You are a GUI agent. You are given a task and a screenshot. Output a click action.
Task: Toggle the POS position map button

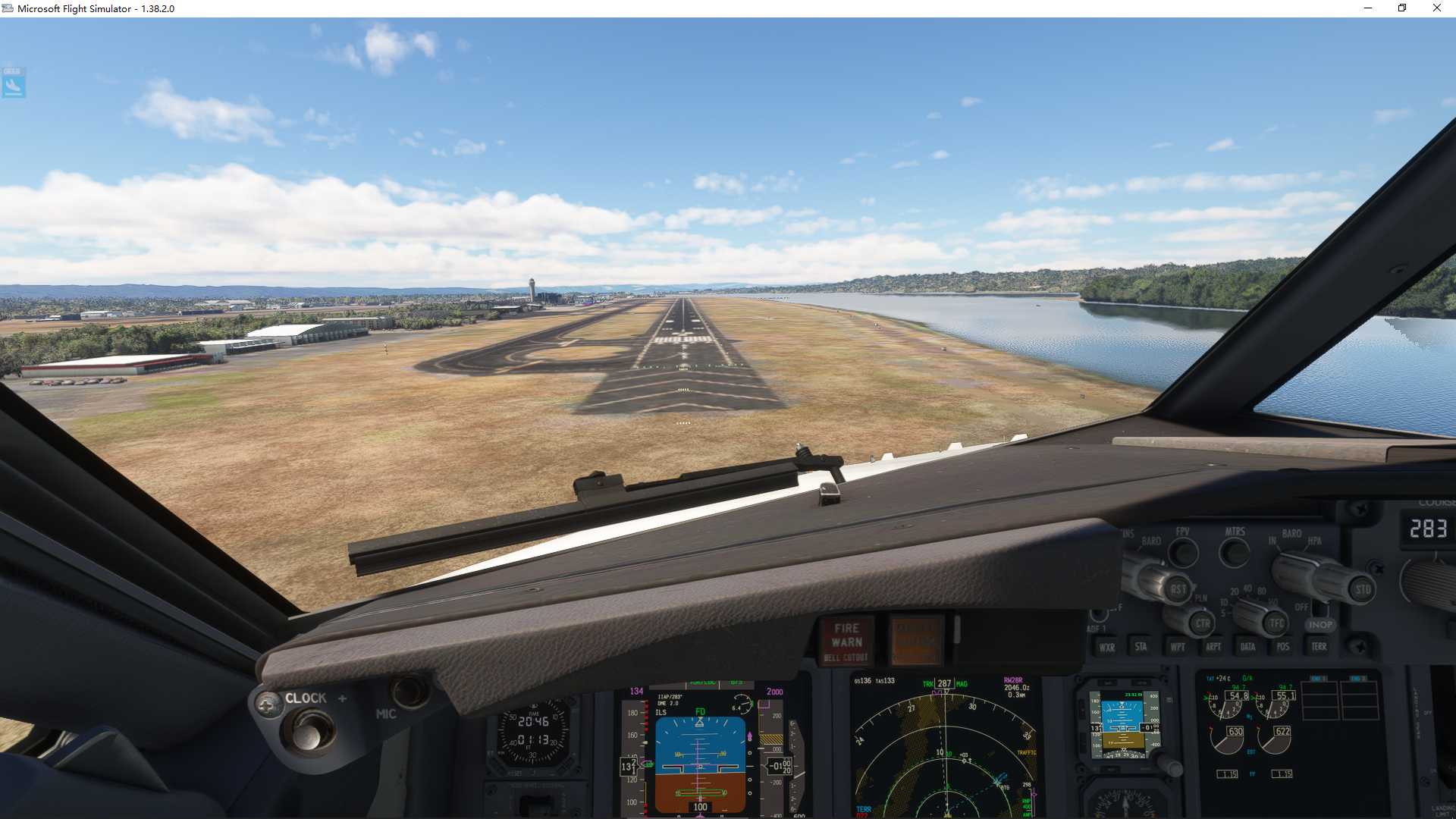point(1283,647)
